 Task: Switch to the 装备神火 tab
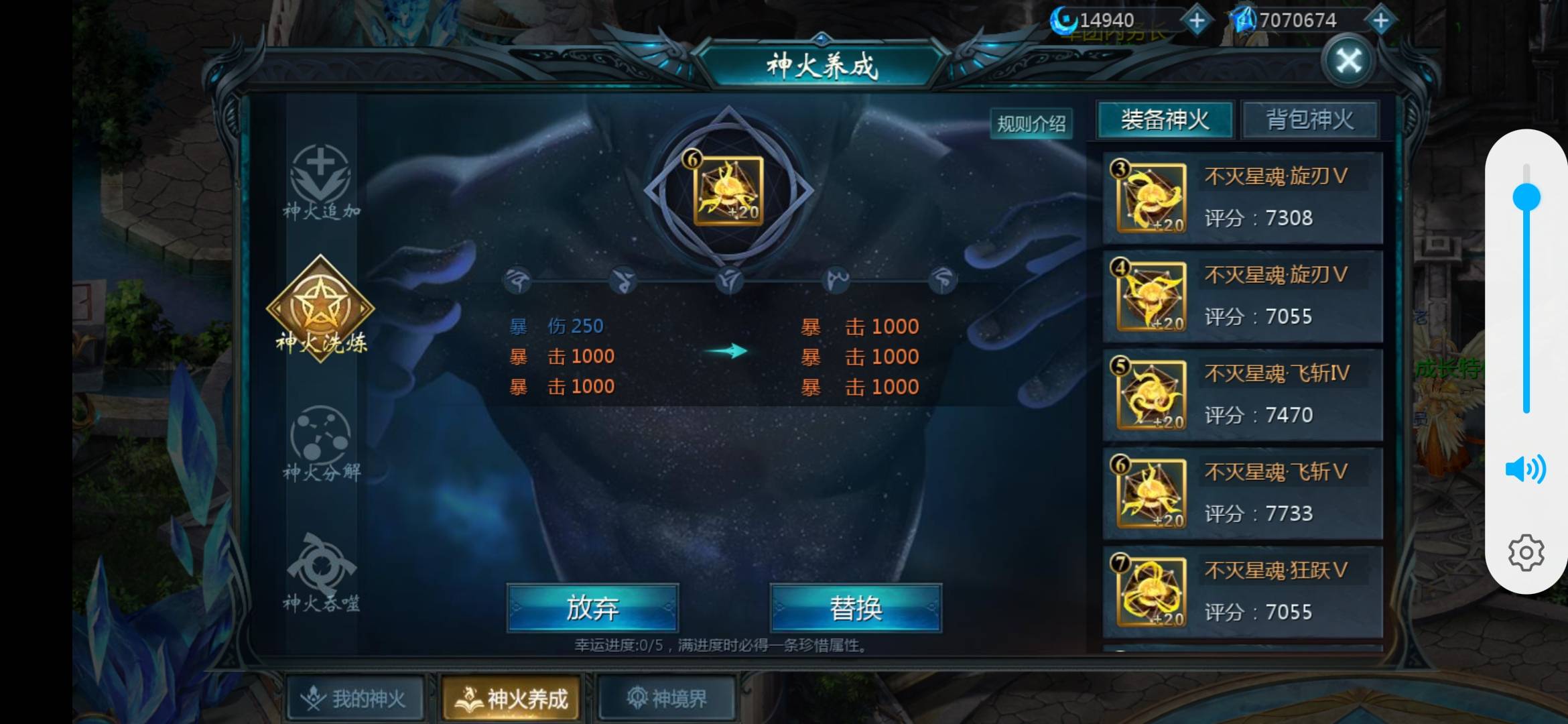1164,119
